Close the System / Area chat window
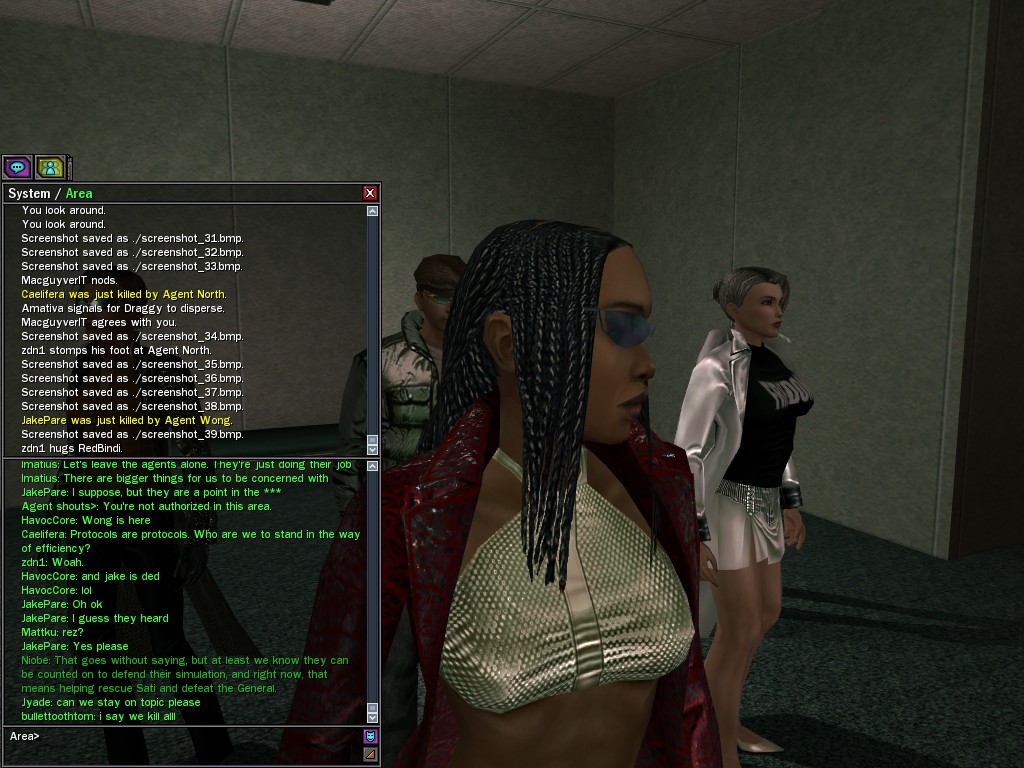The width and height of the screenshot is (1024, 768). tap(370, 193)
